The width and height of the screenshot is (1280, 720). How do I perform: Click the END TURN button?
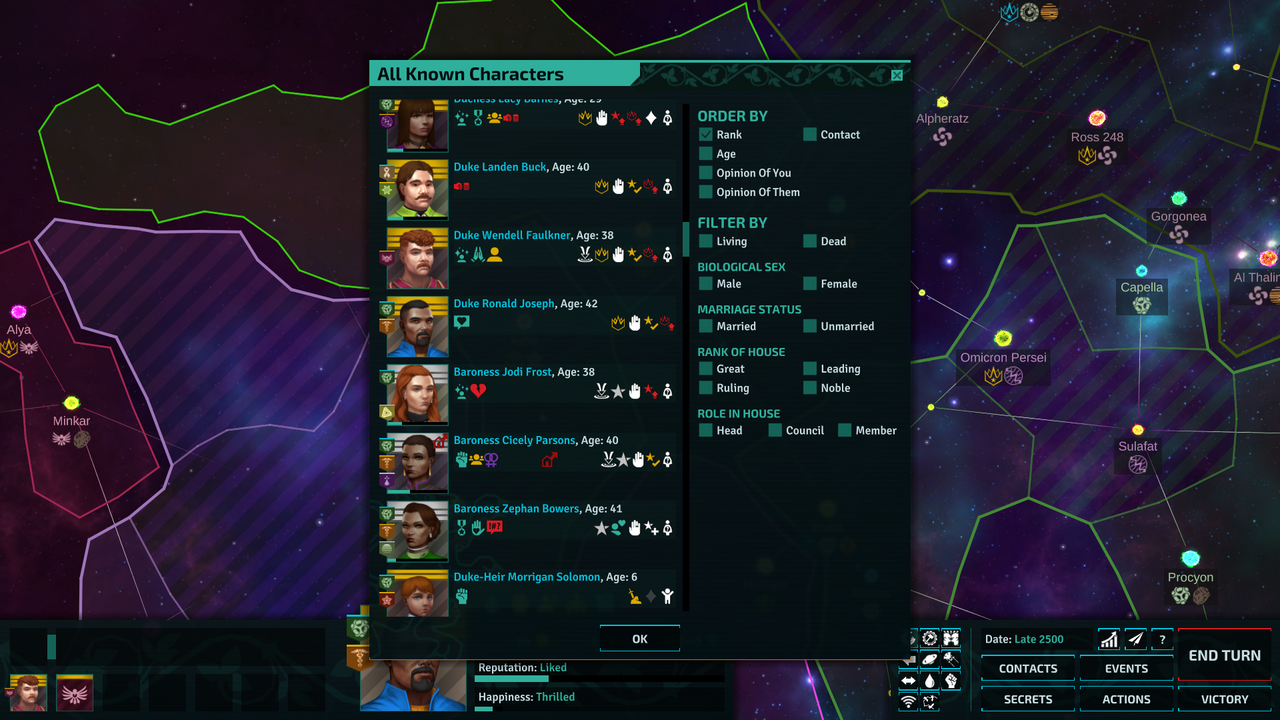point(1223,655)
